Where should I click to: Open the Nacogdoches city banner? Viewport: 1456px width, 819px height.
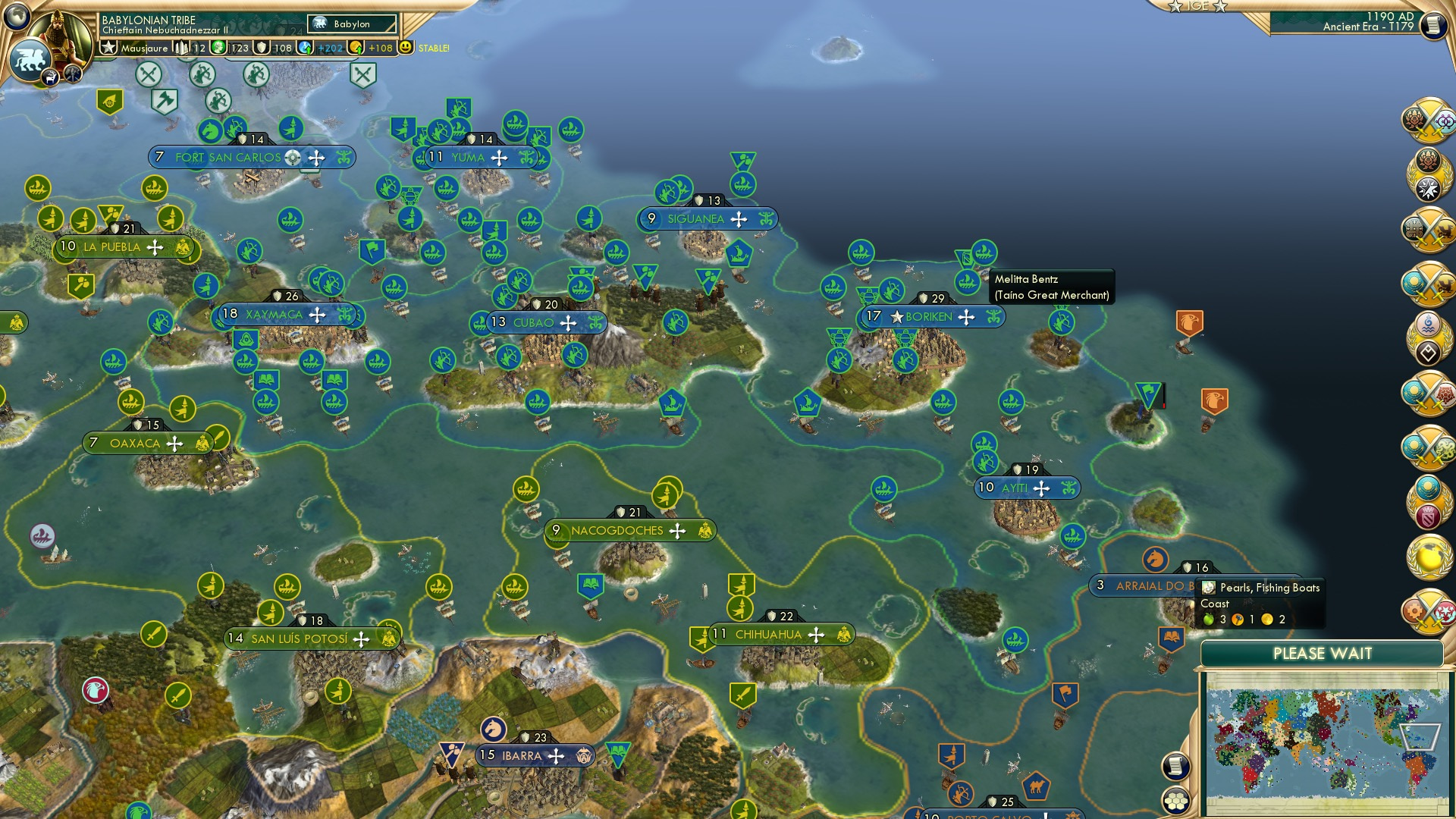(617, 531)
